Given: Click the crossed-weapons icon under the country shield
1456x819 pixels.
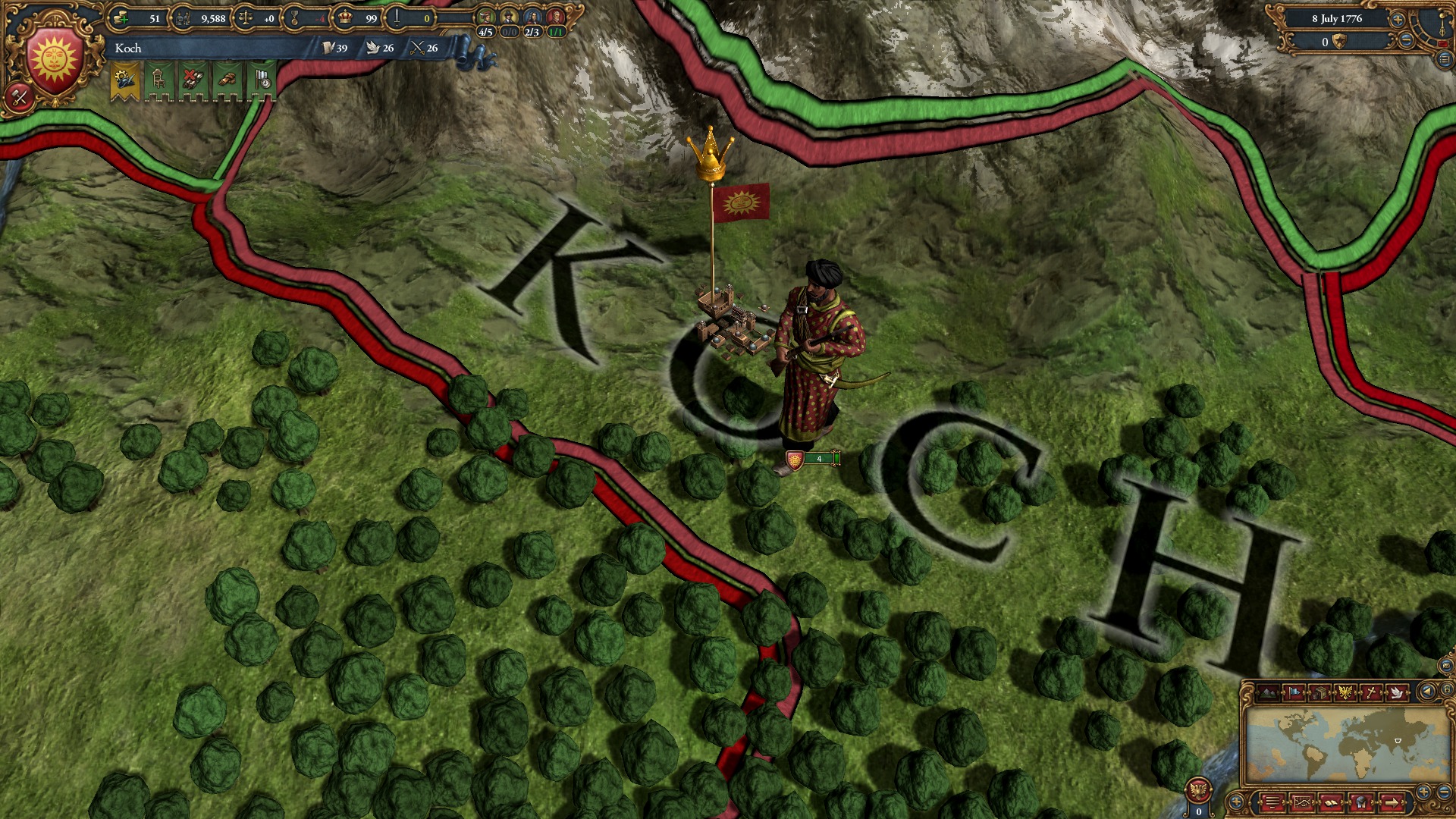Looking at the screenshot, I should pyautogui.click(x=19, y=97).
